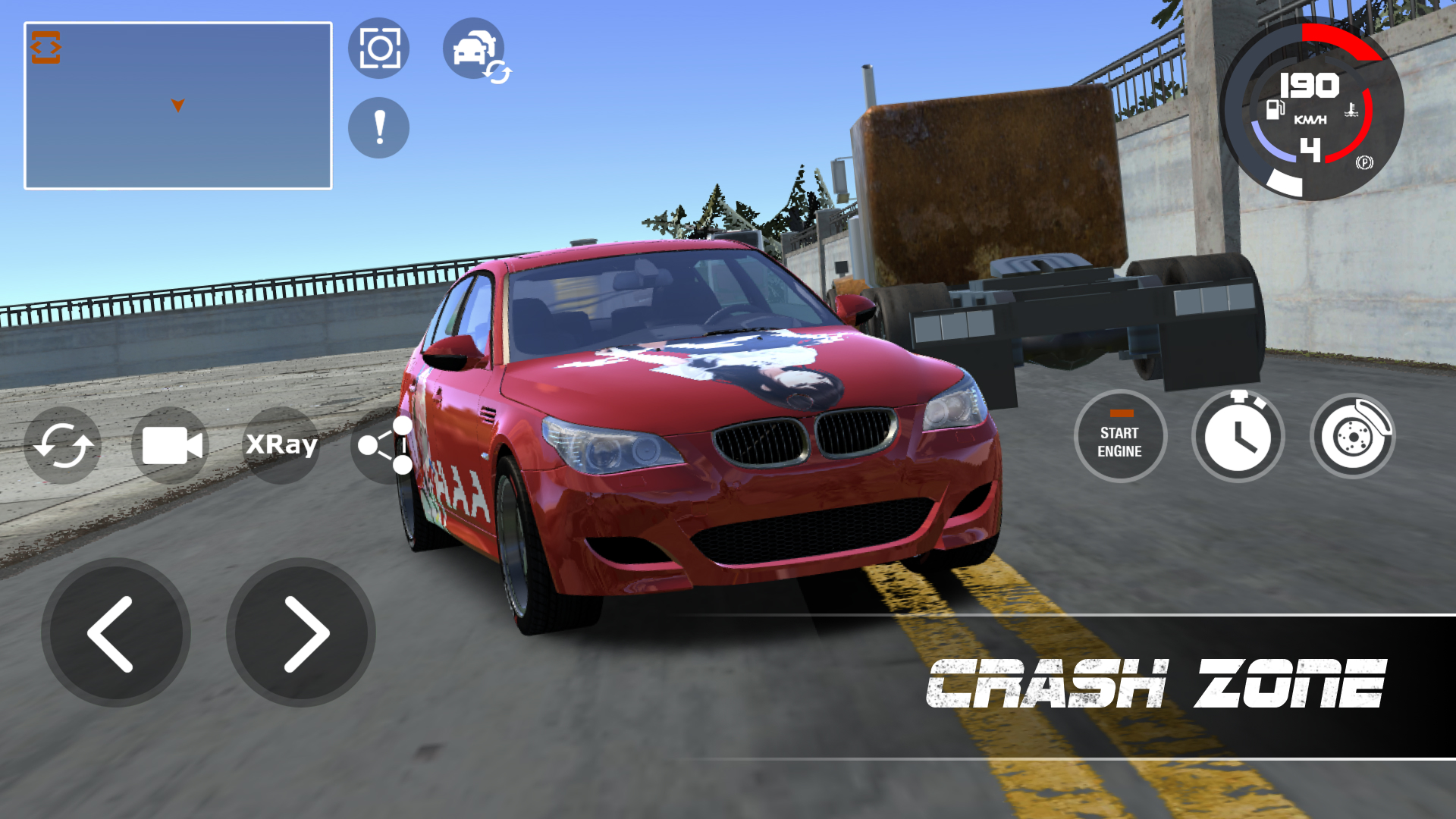Tap the orange expand arrows on the minimap

click(x=47, y=46)
